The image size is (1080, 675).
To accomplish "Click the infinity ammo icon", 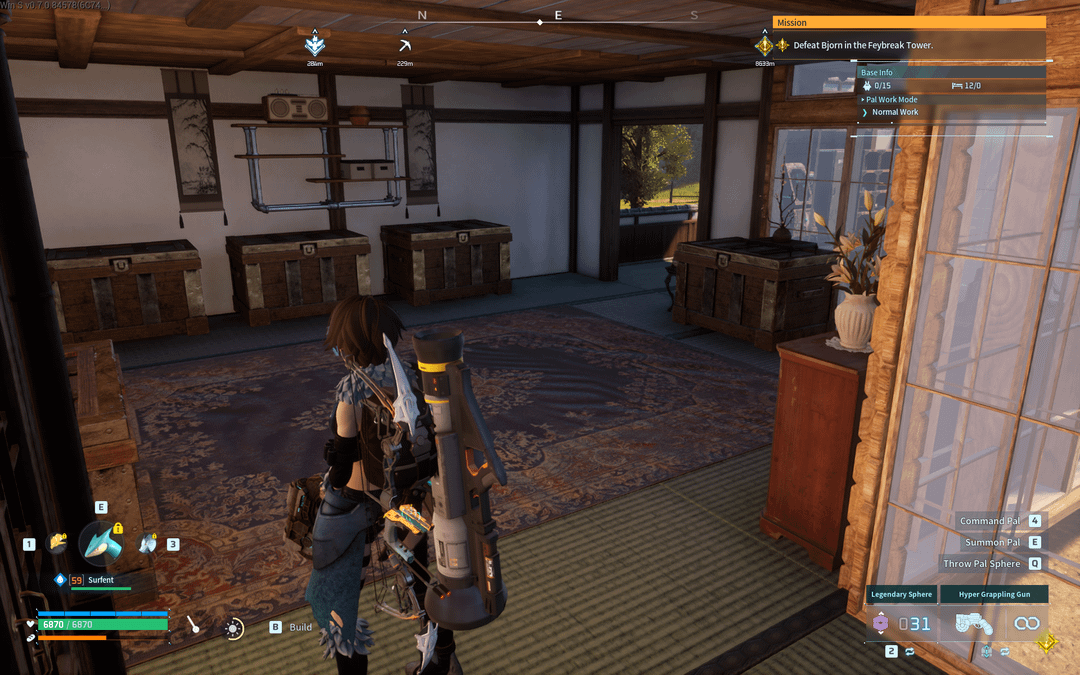I will 1026,623.
